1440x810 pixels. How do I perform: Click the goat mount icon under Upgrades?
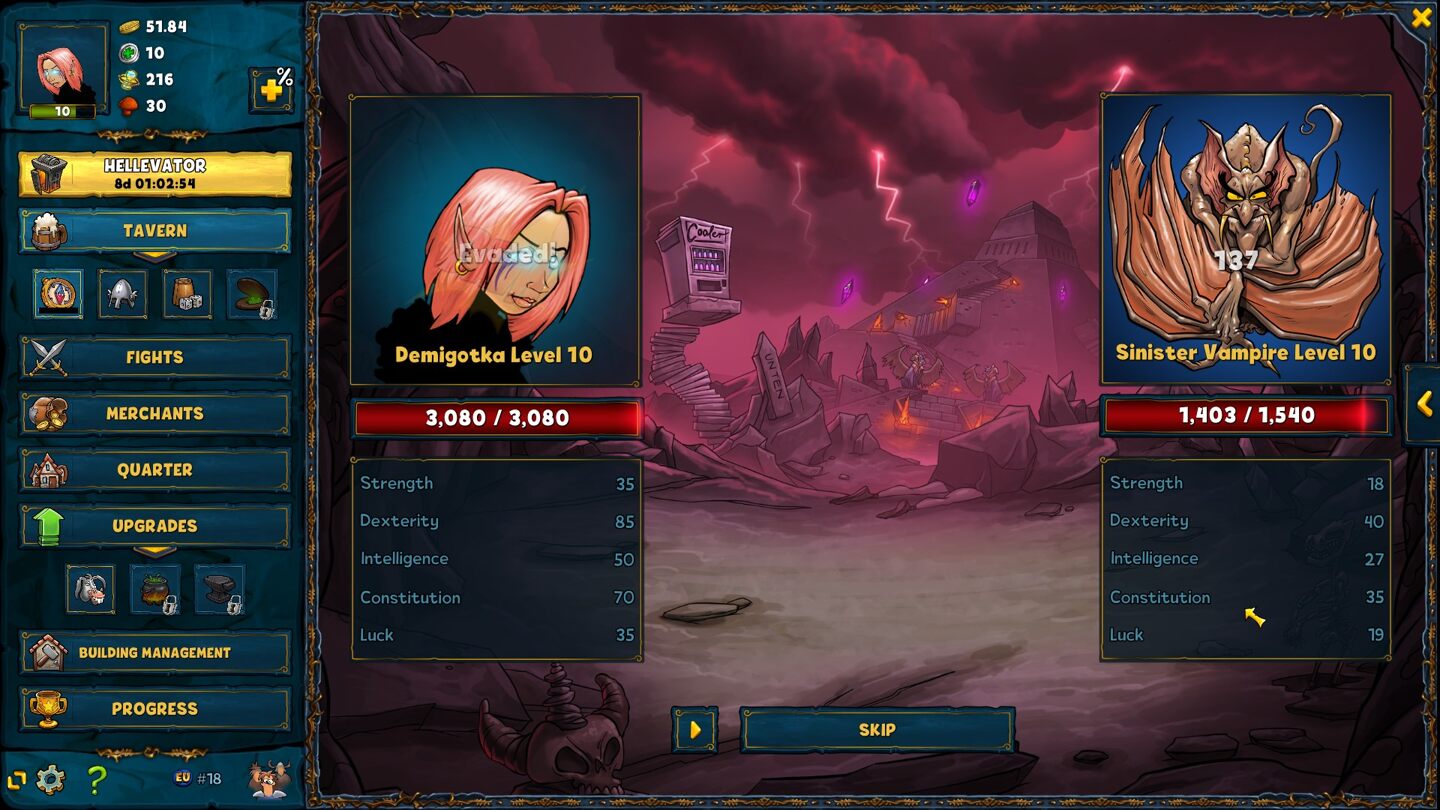90,589
